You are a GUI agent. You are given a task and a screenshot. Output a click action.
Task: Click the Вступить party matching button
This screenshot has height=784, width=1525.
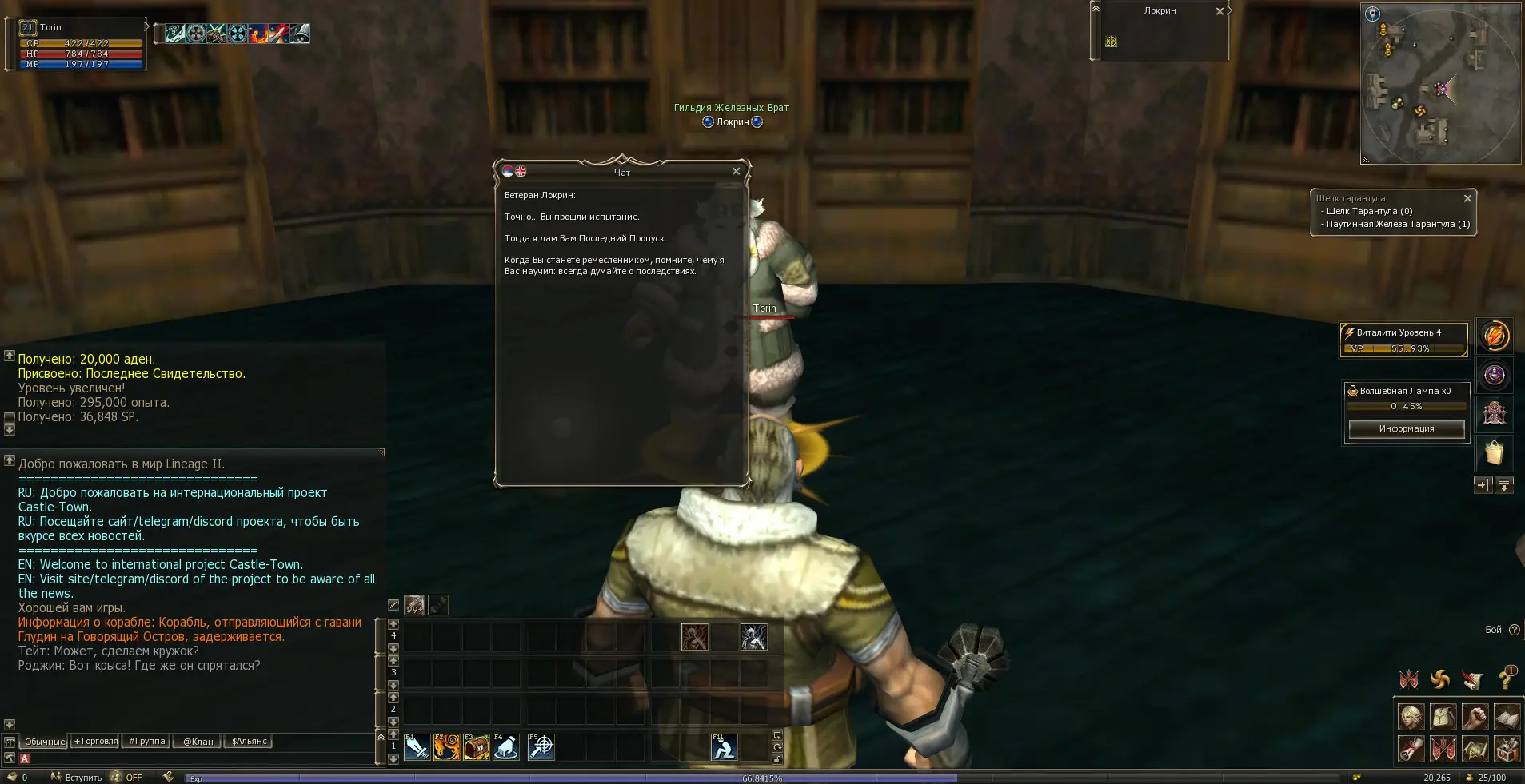tap(77, 778)
